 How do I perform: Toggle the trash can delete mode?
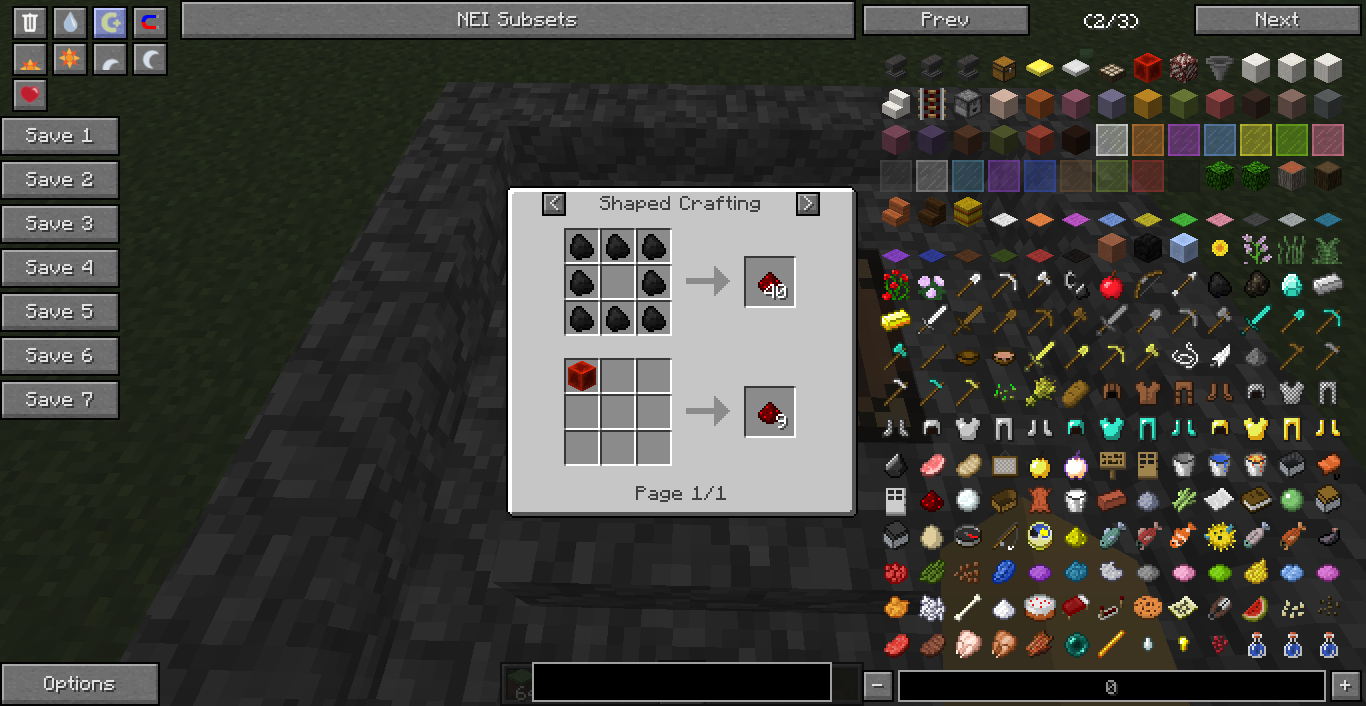[30, 23]
